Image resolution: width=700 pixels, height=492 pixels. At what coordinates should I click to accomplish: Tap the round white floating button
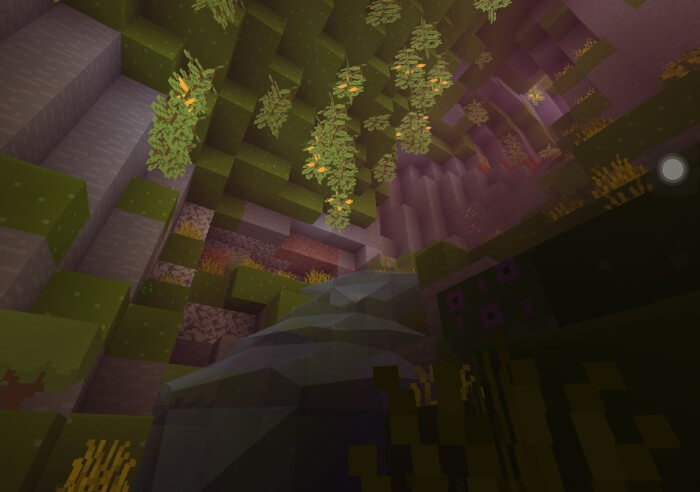coord(672,169)
